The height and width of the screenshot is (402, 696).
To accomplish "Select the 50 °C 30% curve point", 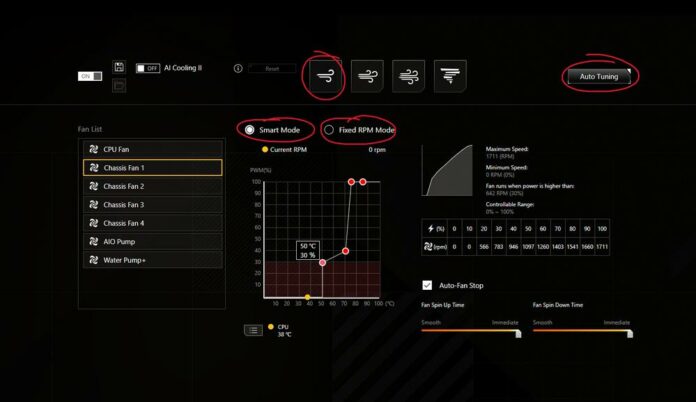I will pos(322,262).
